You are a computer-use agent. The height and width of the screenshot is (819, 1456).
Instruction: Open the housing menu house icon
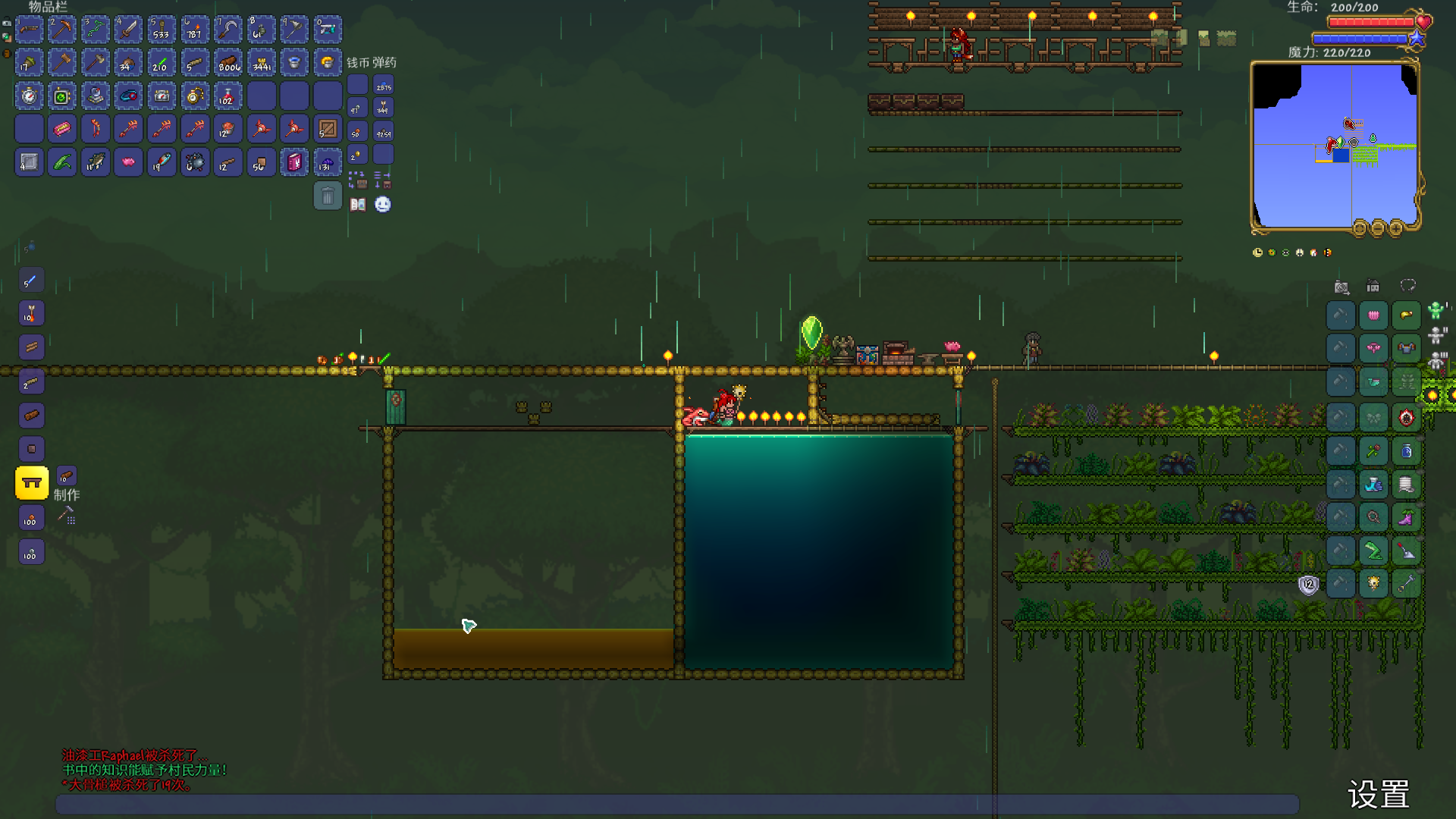click(x=1373, y=287)
